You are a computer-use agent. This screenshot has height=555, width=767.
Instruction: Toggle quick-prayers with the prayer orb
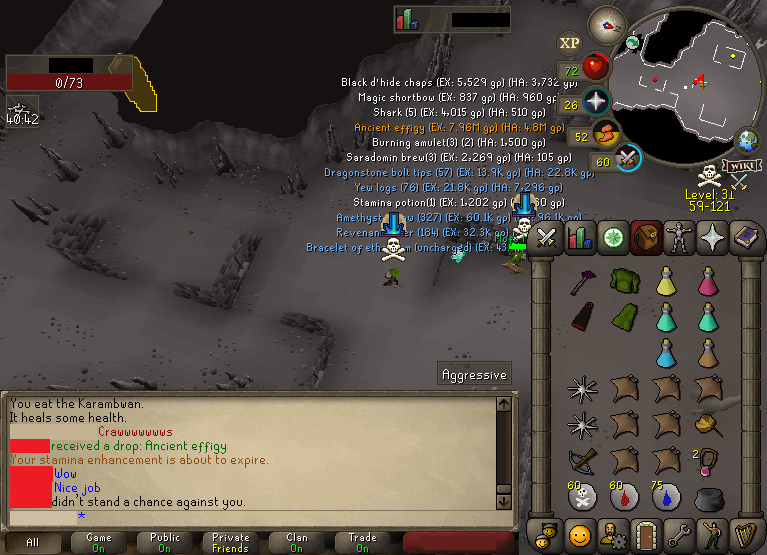(597, 101)
